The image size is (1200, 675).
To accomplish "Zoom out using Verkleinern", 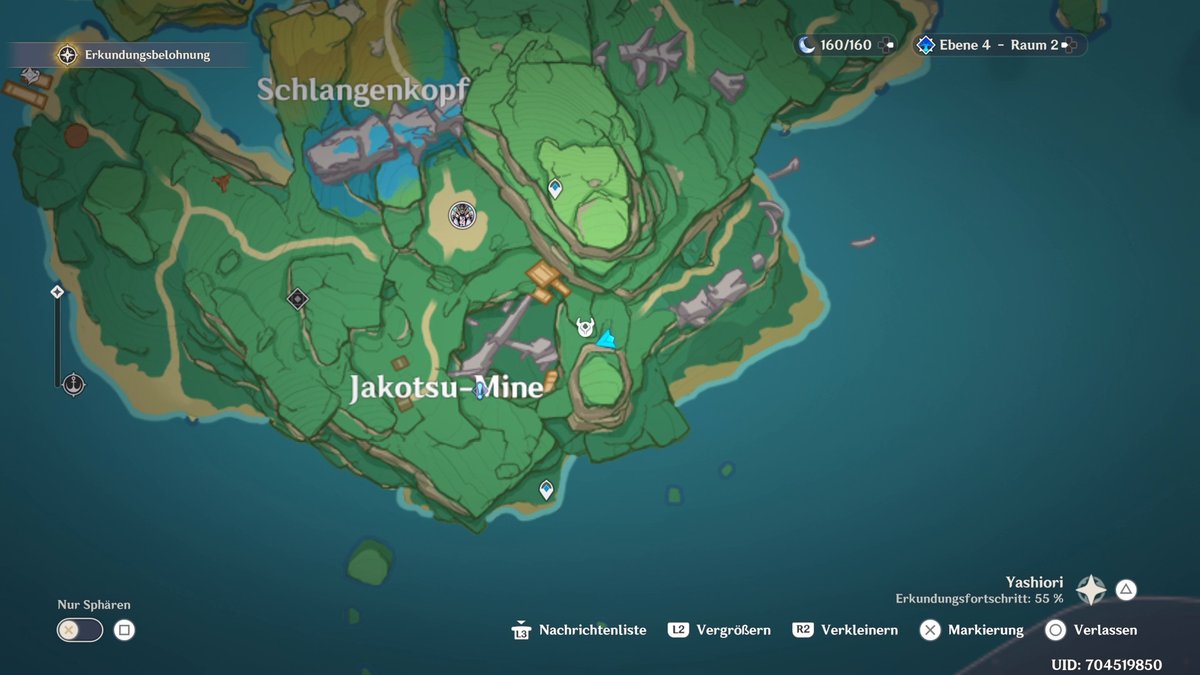I will point(845,630).
